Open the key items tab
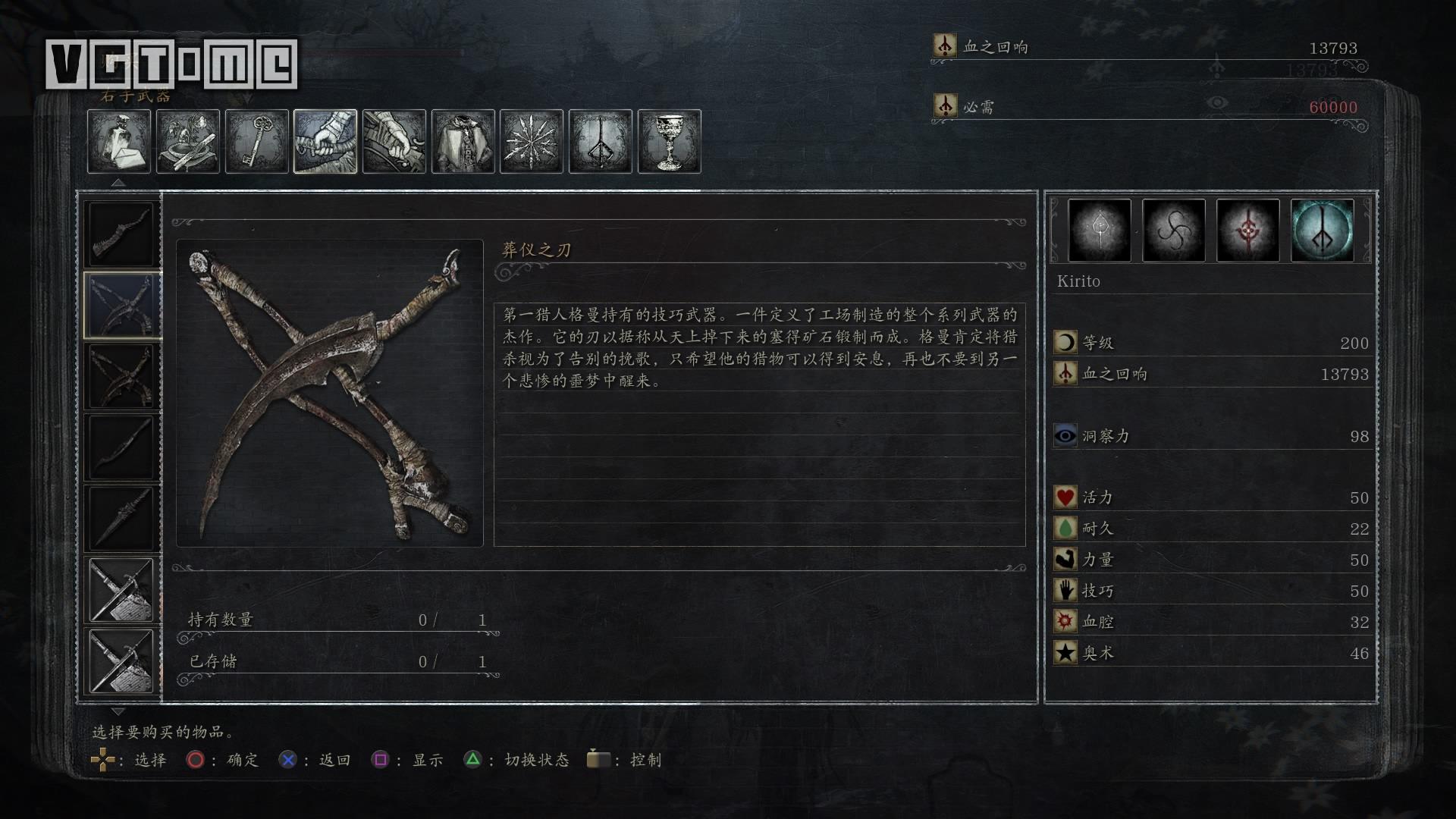This screenshot has height=819, width=1456. 257,142
